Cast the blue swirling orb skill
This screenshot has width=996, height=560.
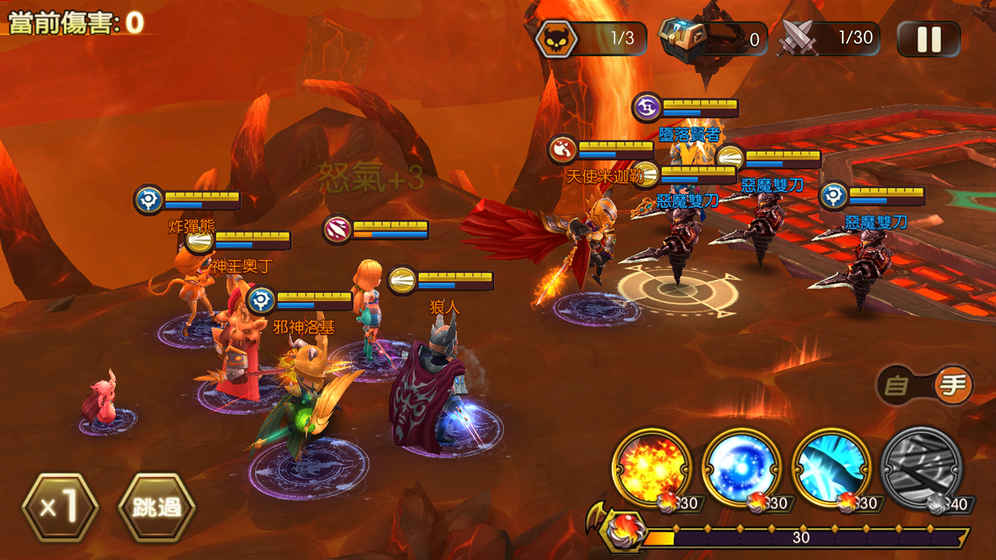pos(741,467)
